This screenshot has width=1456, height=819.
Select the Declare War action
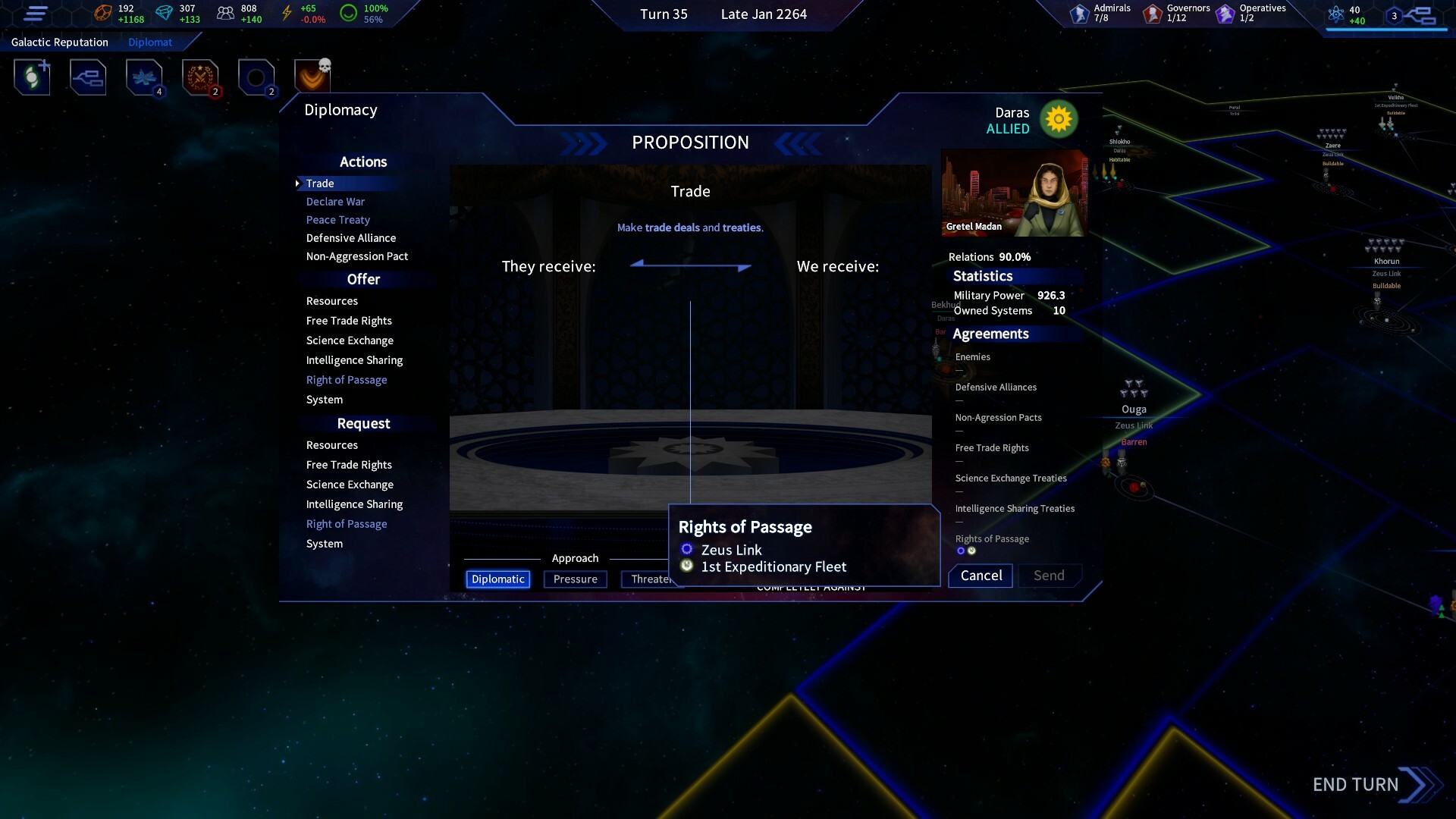click(335, 202)
